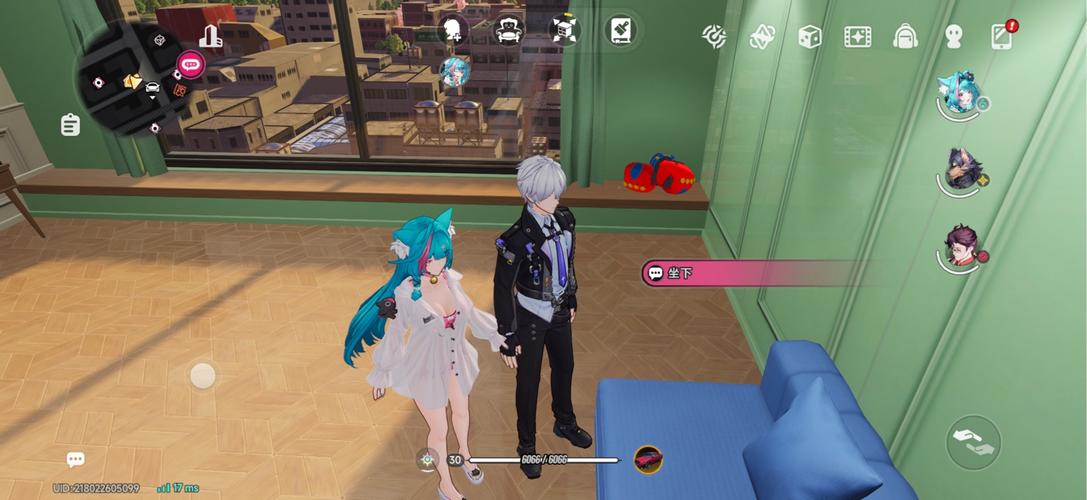Open the hexagonal knot emblem icon
Viewport: 1087px width, 500px height.
[762, 37]
